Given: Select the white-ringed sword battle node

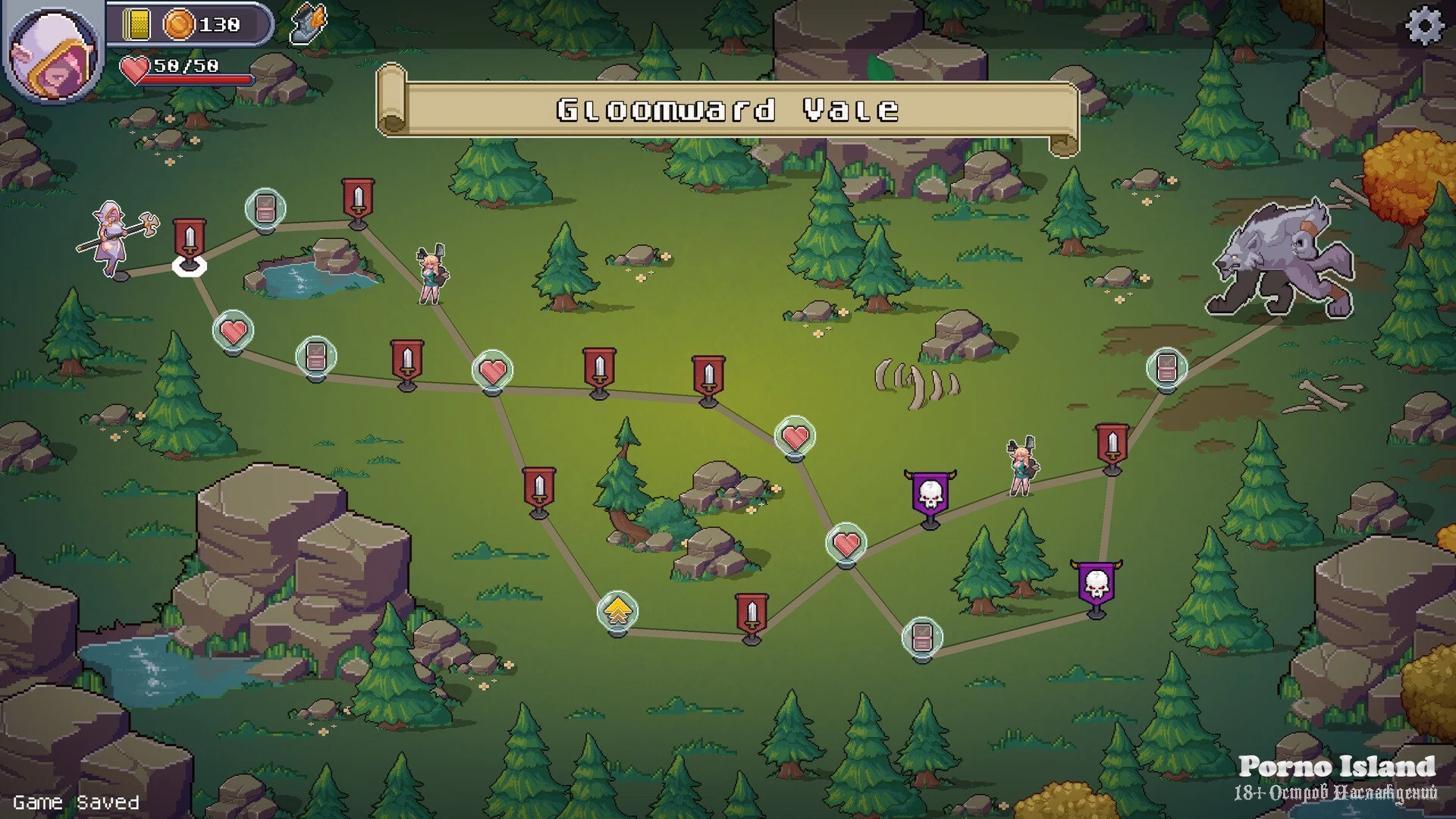Looking at the screenshot, I should coord(190,243).
